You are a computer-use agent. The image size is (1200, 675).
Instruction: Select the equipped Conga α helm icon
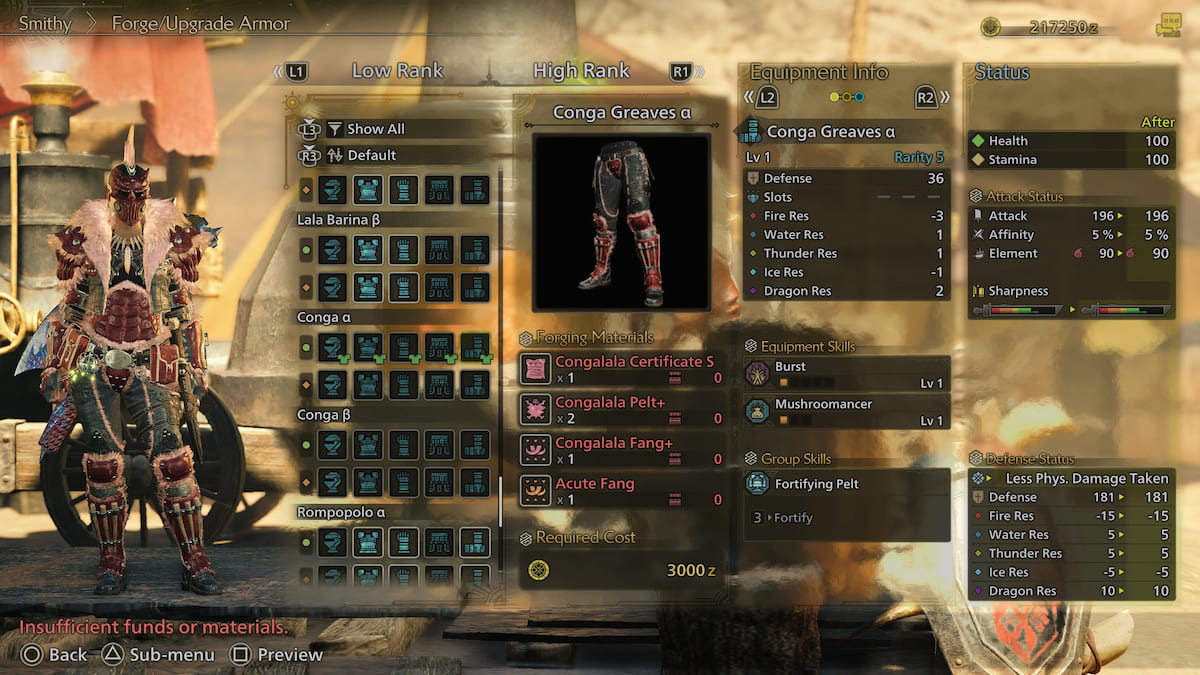pos(333,347)
